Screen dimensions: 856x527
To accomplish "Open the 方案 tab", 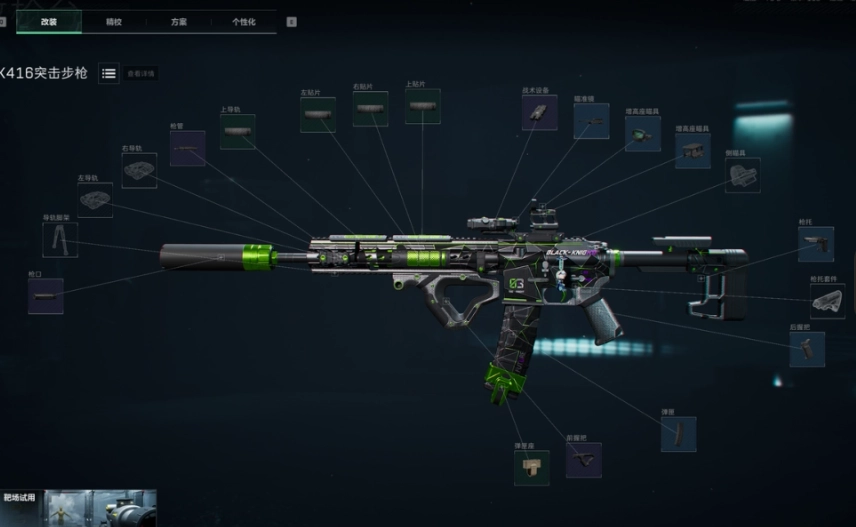I will 178,21.
